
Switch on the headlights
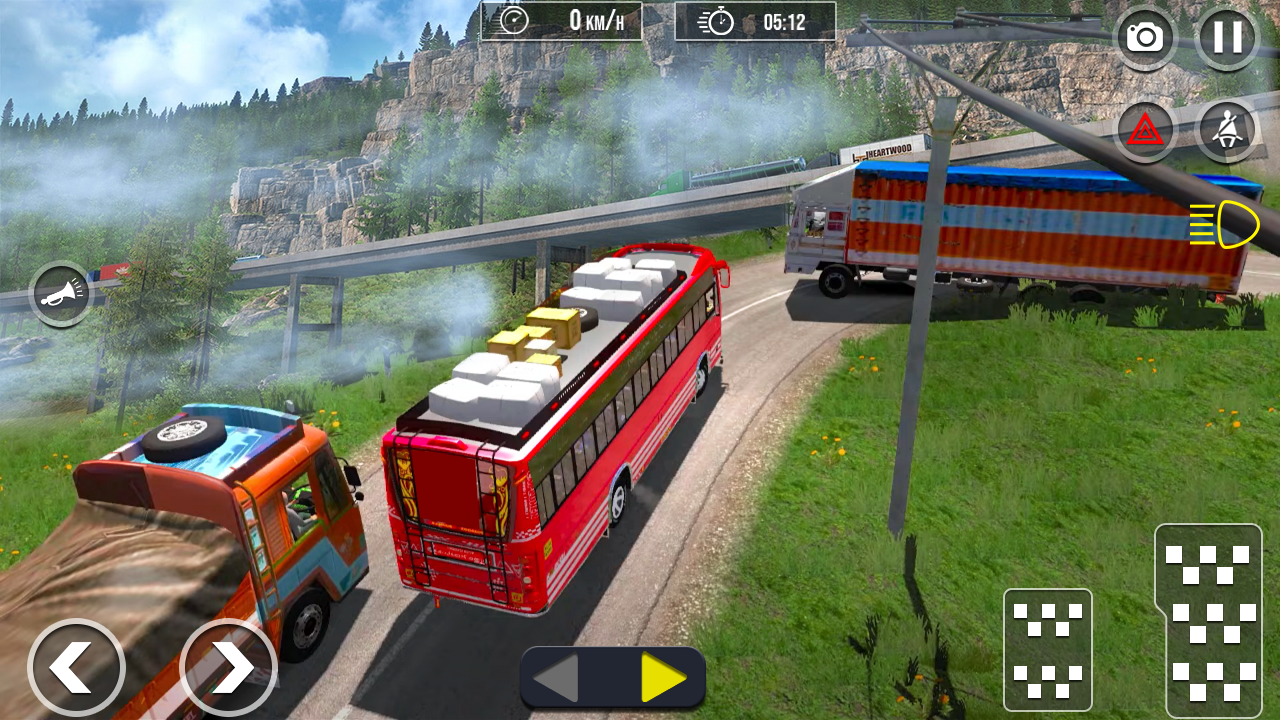1224,224
